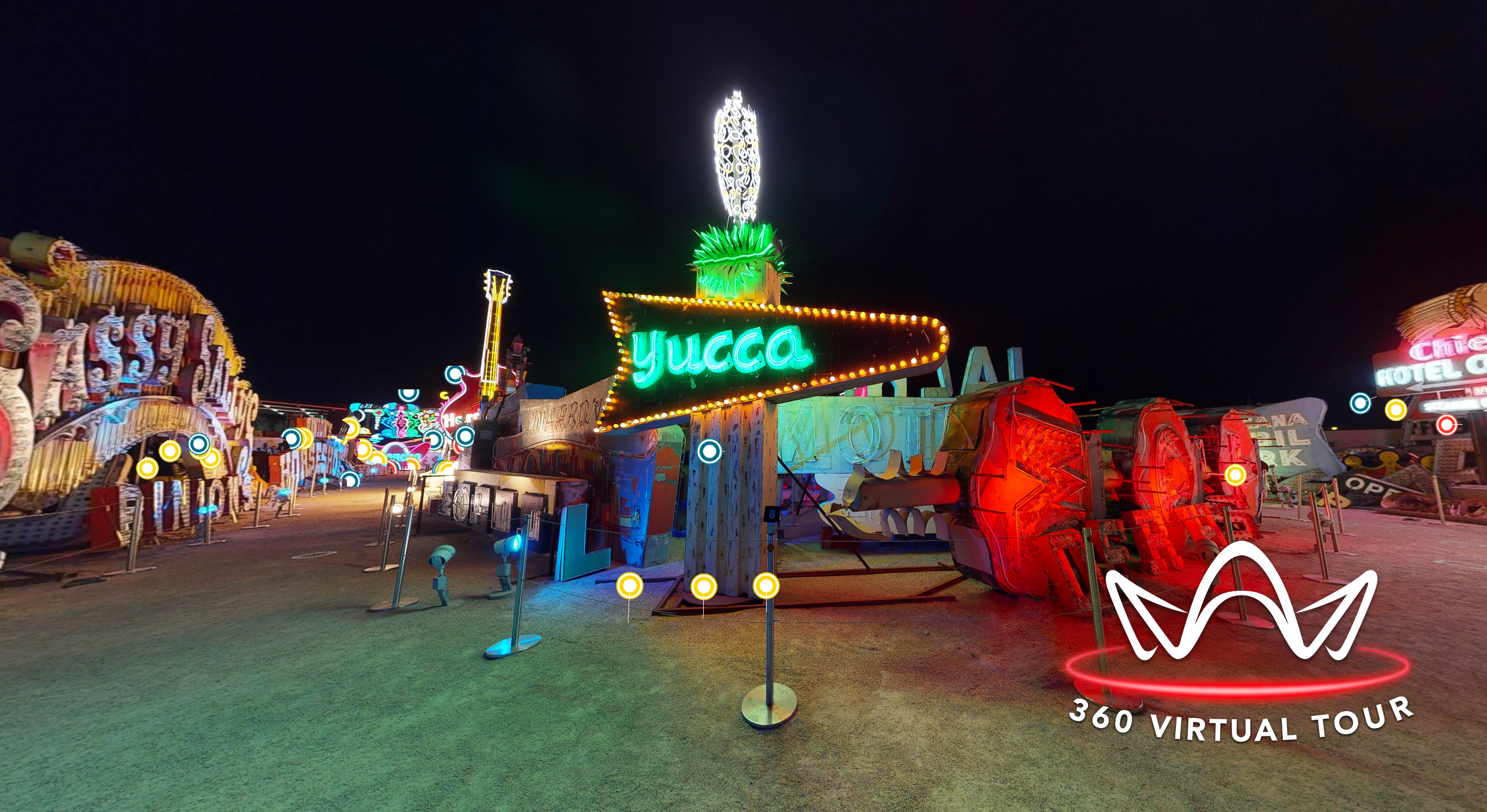Click the lowest yellow hotspot near Sassy Sally's sign
The width and height of the screenshot is (1487, 812).
[x=148, y=470]
